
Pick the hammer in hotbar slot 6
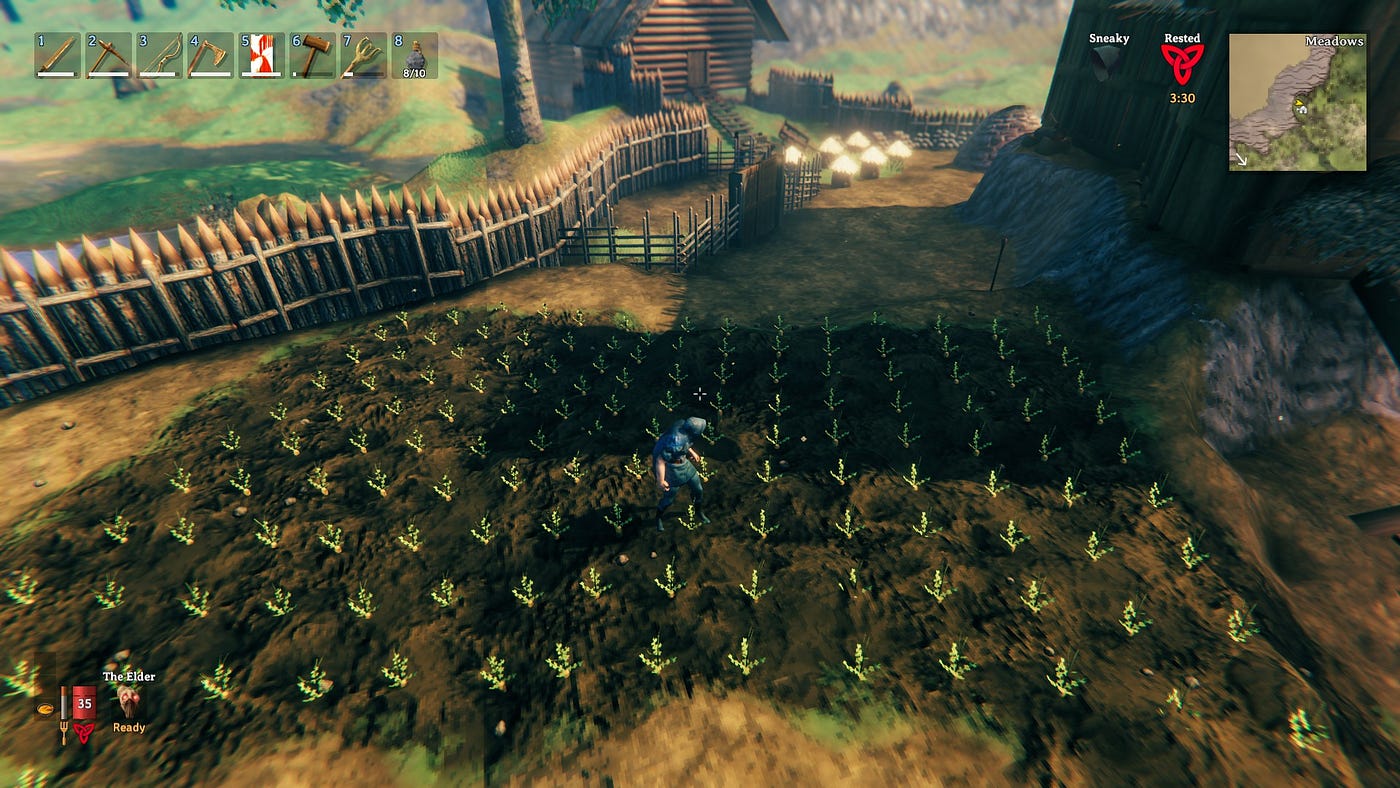[313, 56]
